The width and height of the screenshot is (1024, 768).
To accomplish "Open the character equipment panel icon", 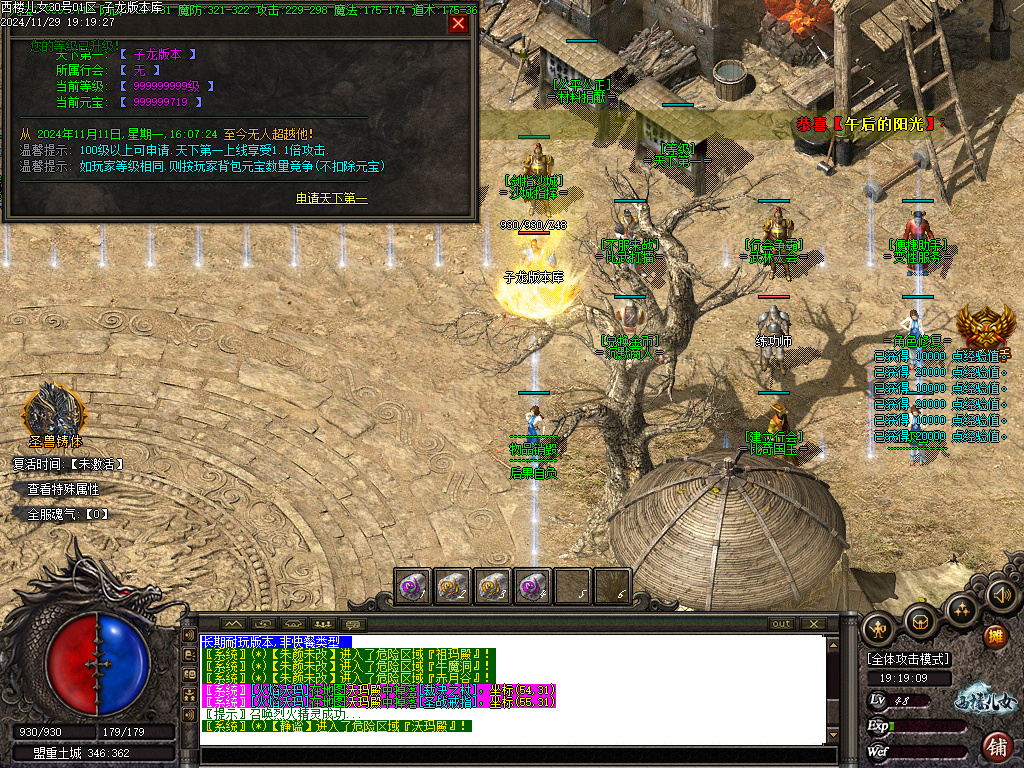I will (x=877, y=627).
